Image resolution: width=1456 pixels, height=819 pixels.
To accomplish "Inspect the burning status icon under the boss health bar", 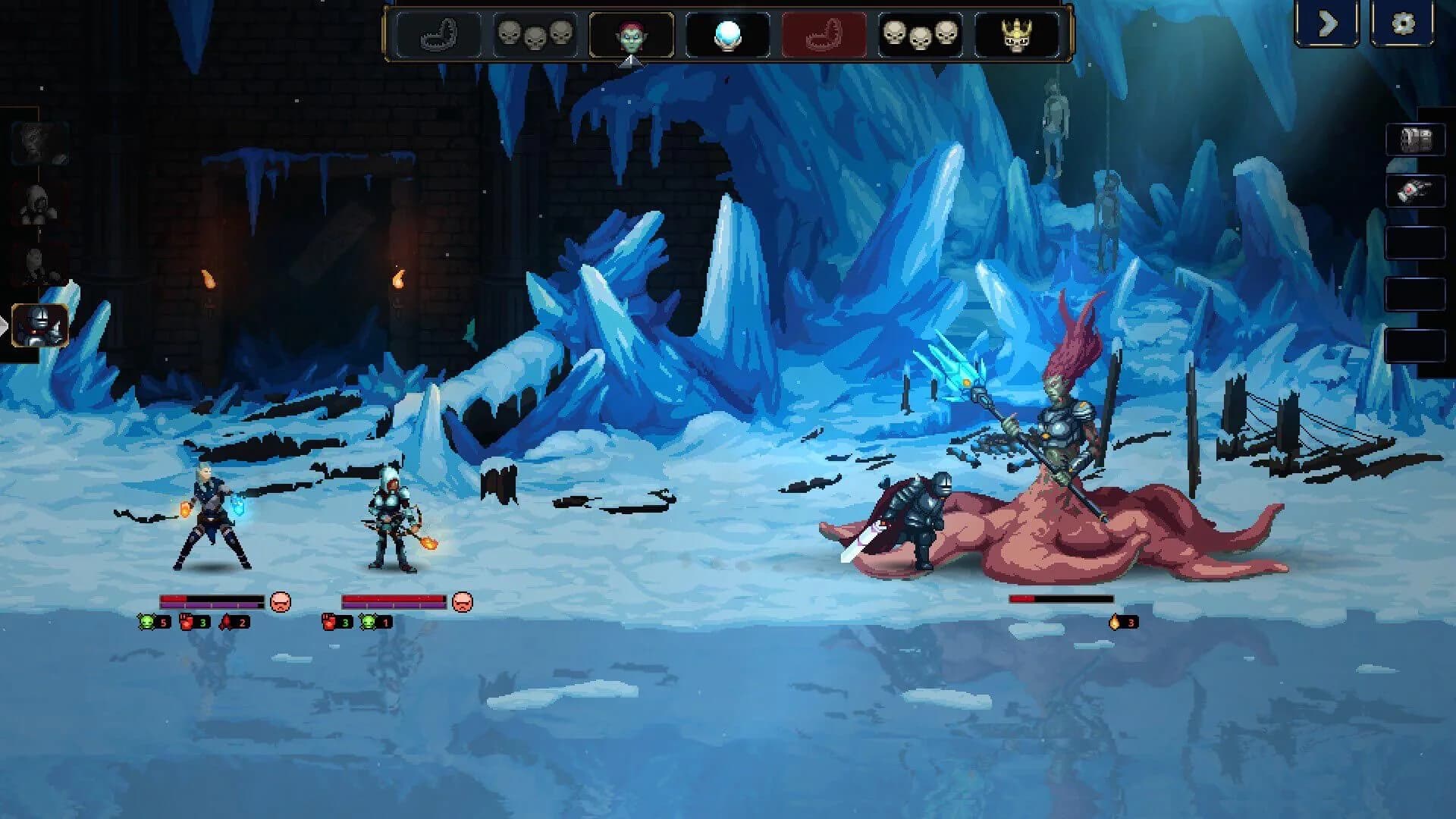I will coord(1115,622).
